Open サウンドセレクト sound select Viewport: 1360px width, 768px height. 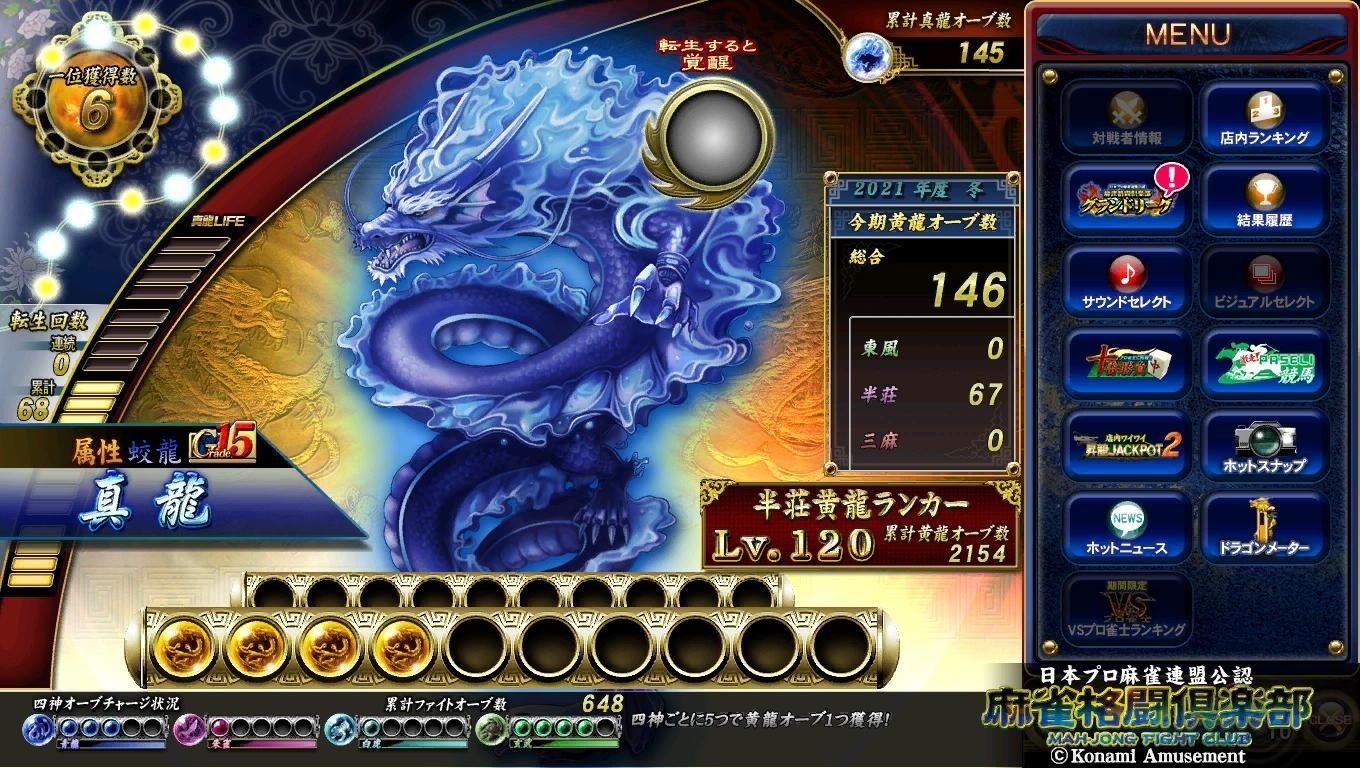pos(1127,282)
